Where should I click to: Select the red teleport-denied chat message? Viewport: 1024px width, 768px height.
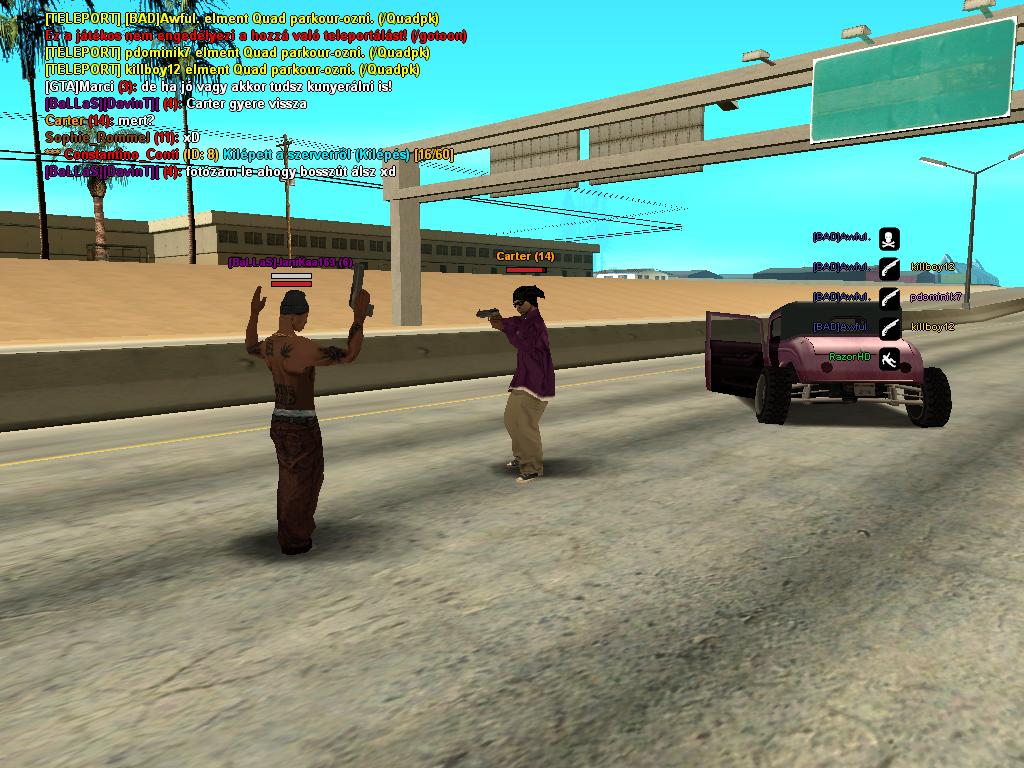pos(256,35)
